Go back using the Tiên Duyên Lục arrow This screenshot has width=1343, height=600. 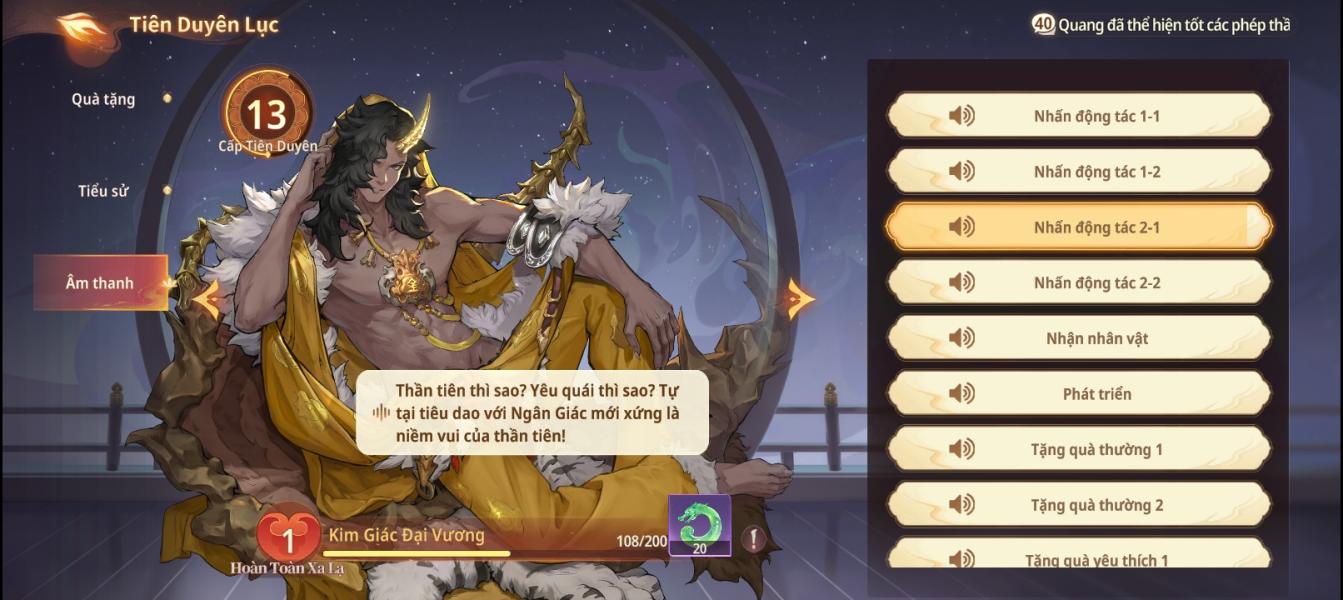83,26
